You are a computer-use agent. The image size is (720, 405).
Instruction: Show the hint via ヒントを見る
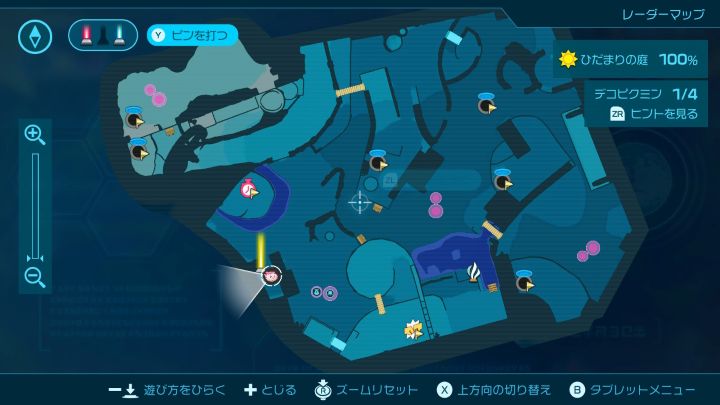click(x=654, y=114)
